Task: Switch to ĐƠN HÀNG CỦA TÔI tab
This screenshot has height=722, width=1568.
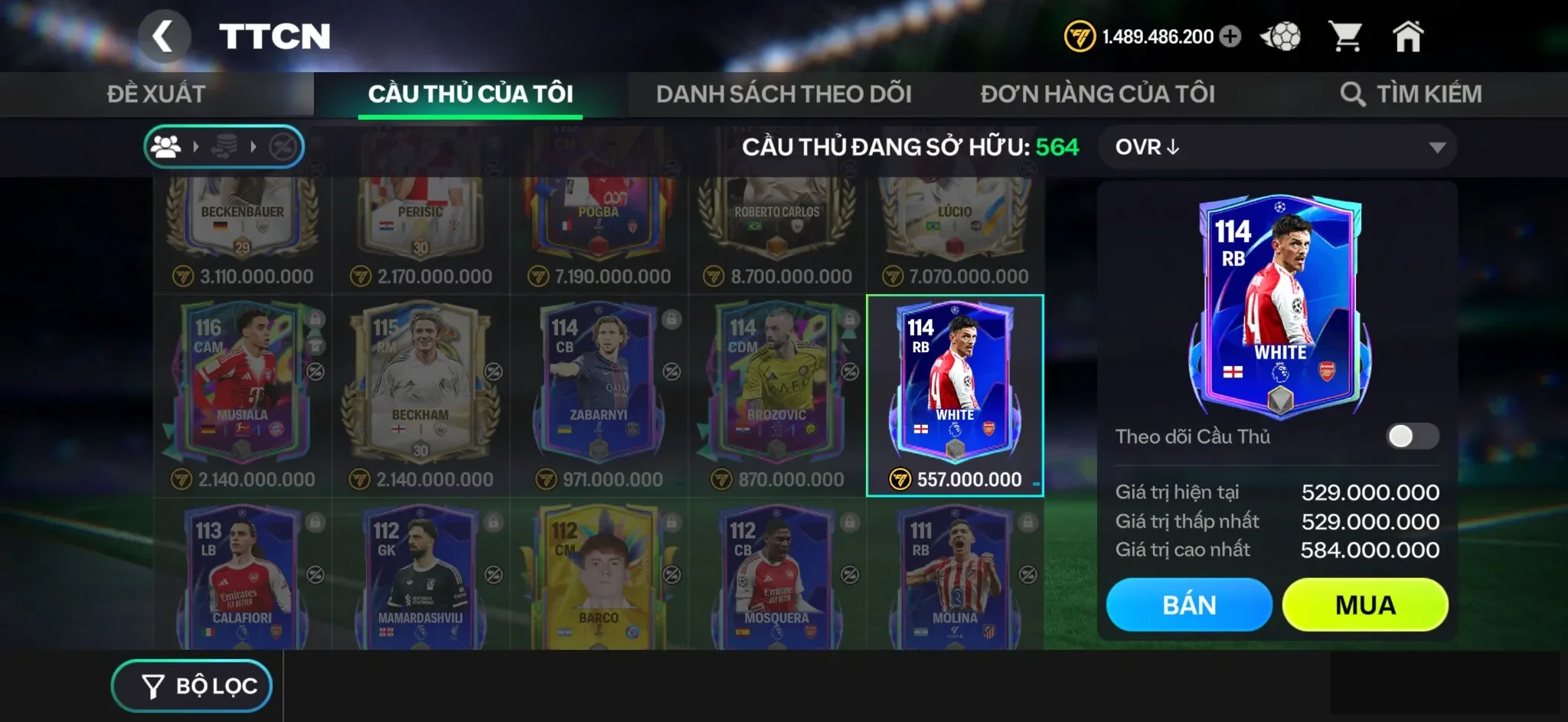Action: pos(1098,93)
